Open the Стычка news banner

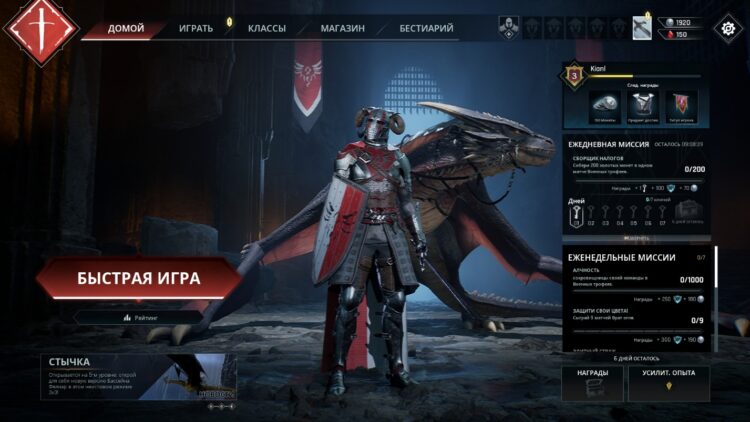(x=138, y=377)
